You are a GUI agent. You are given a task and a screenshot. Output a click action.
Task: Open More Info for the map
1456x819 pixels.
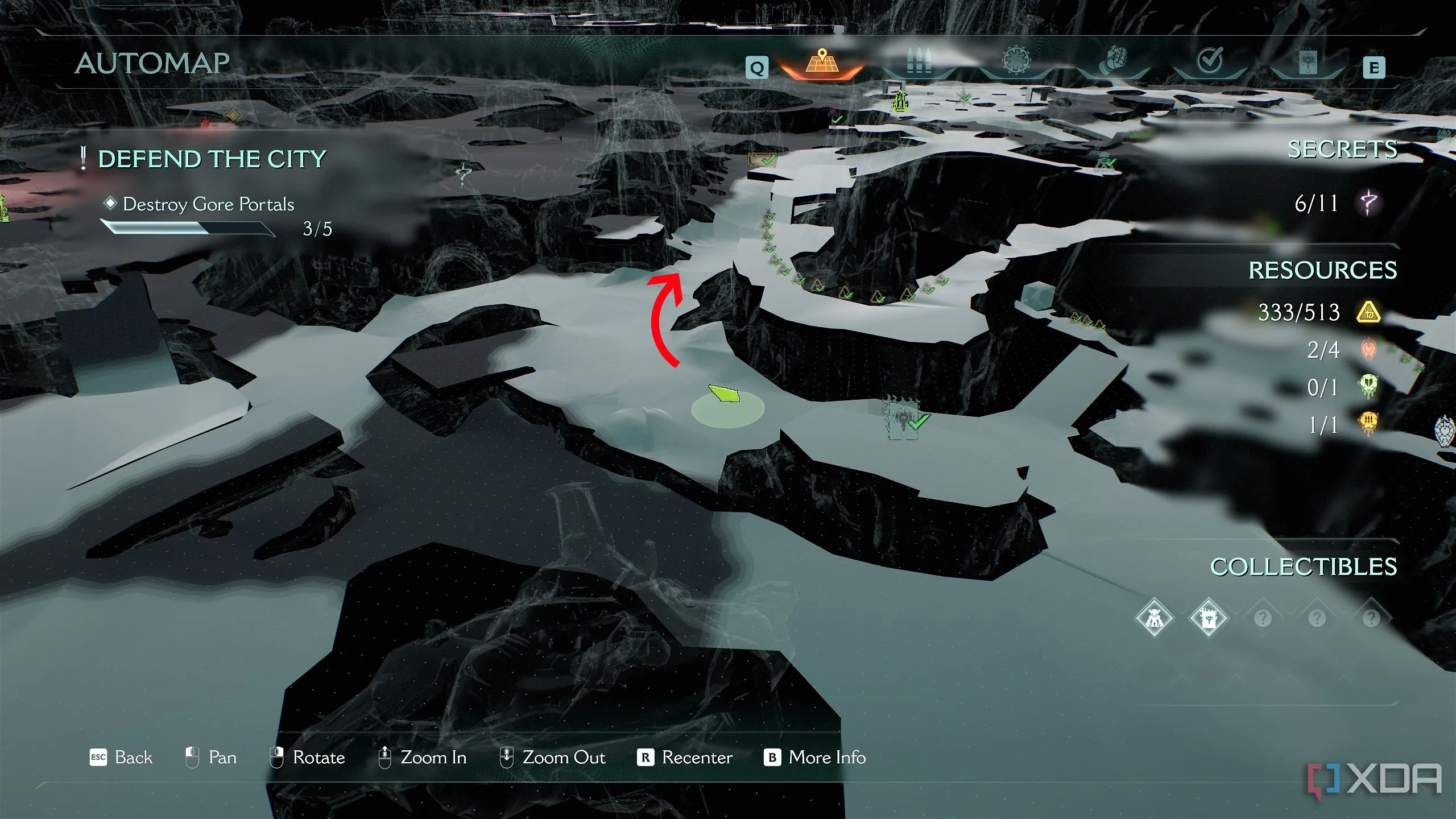[x=815, y=758]
